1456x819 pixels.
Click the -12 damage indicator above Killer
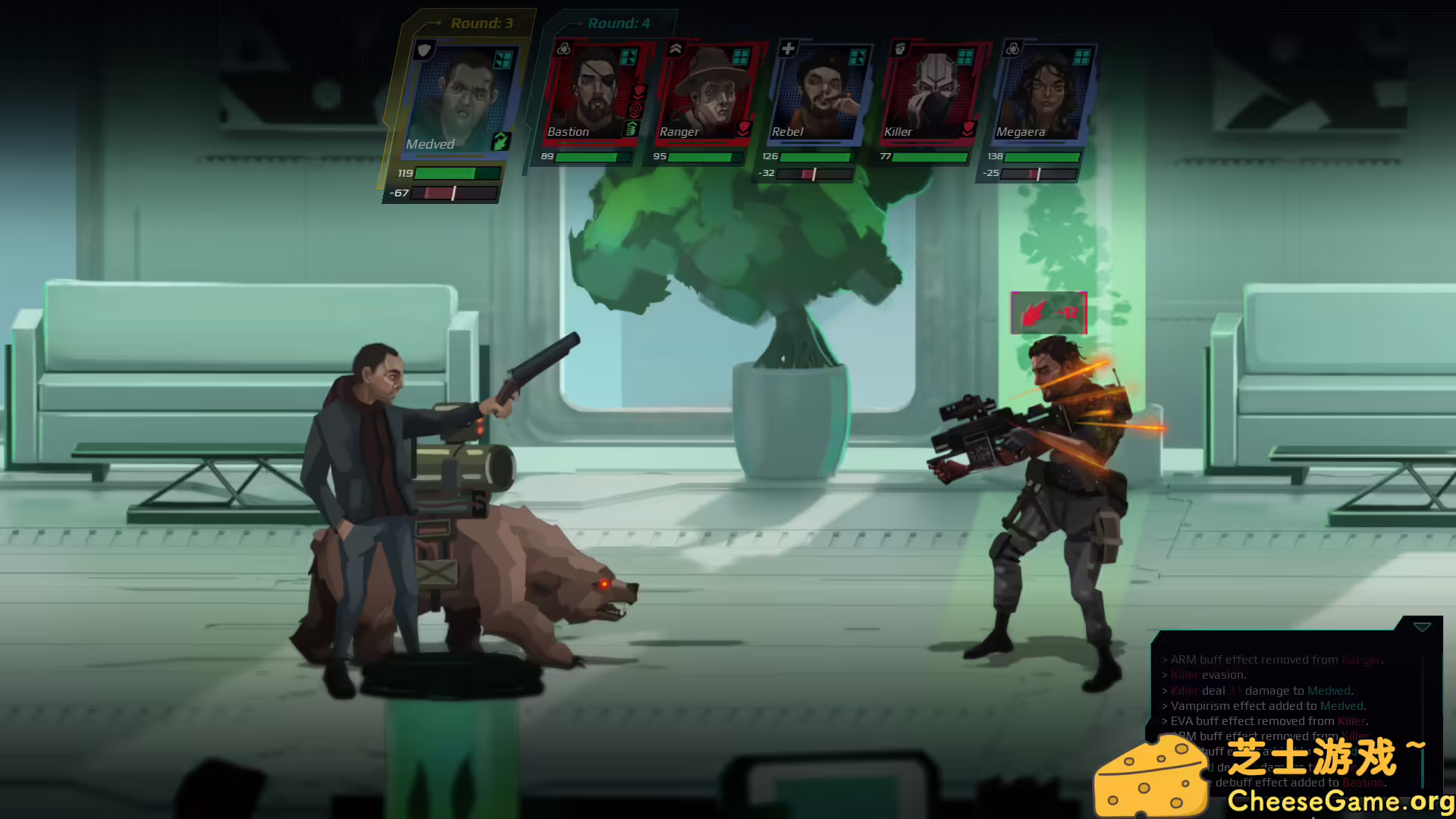tap(1048, 312)
